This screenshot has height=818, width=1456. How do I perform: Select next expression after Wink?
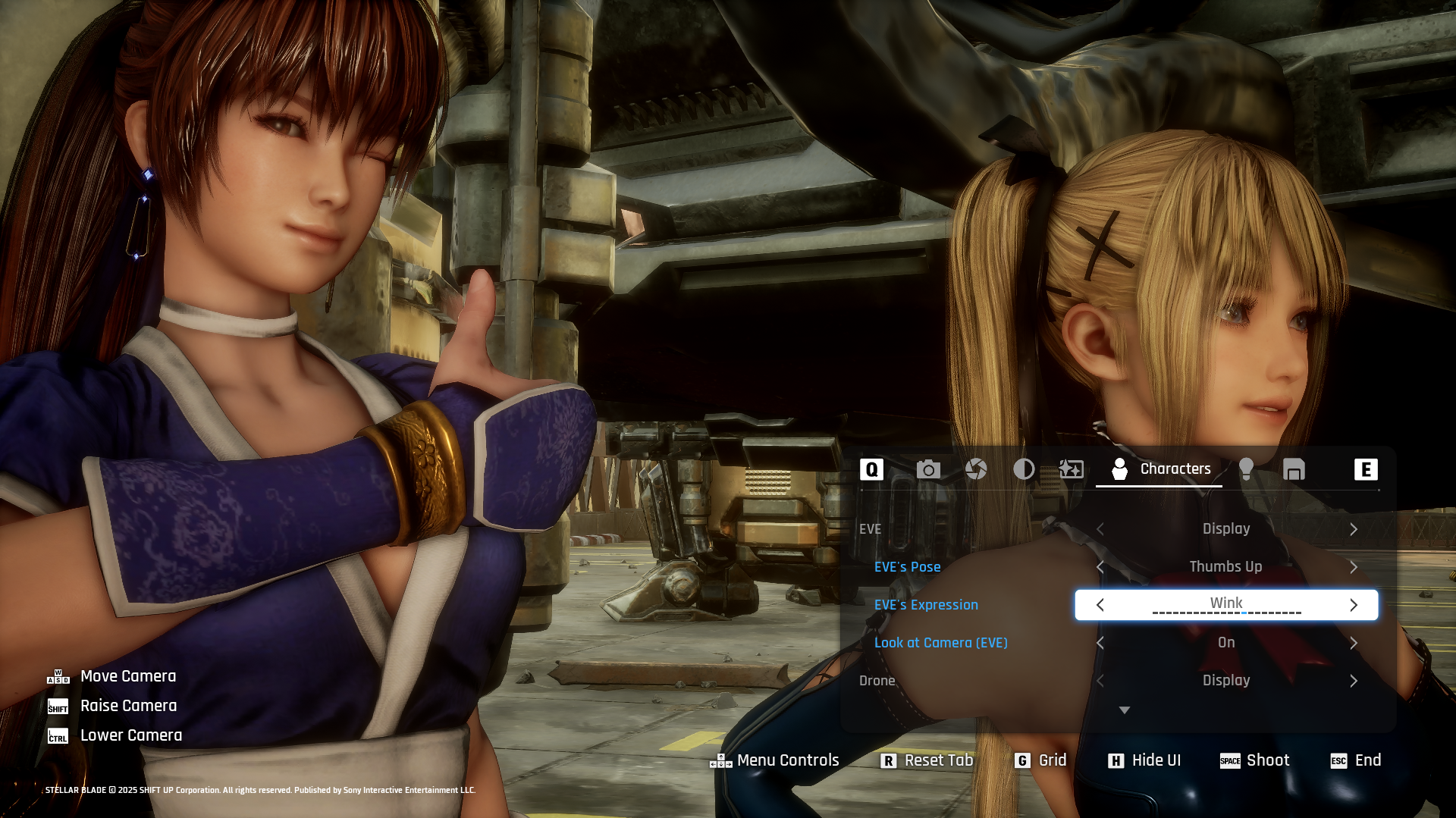1354,605
